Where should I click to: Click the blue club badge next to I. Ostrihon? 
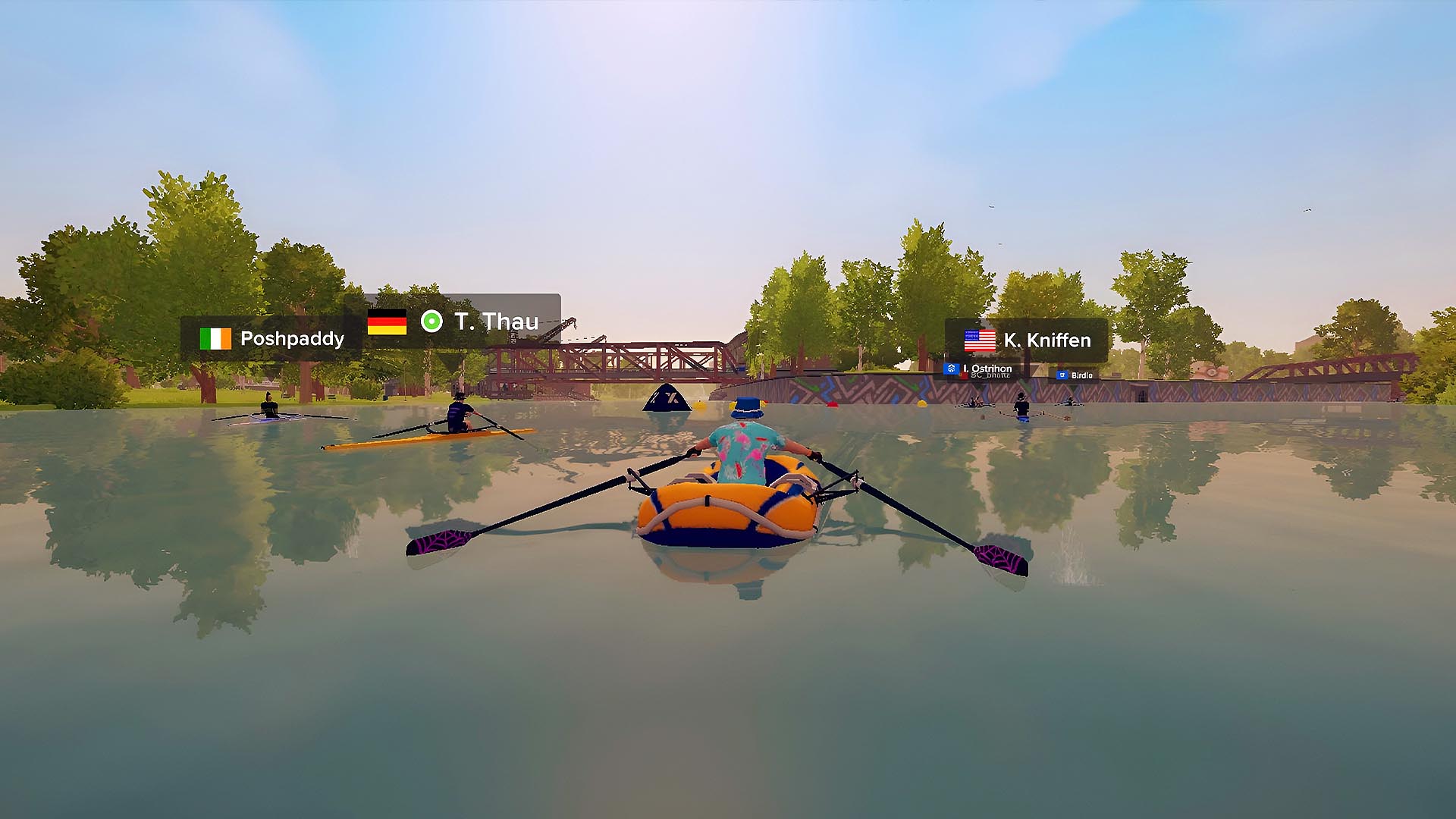click(x=952, y=369)
